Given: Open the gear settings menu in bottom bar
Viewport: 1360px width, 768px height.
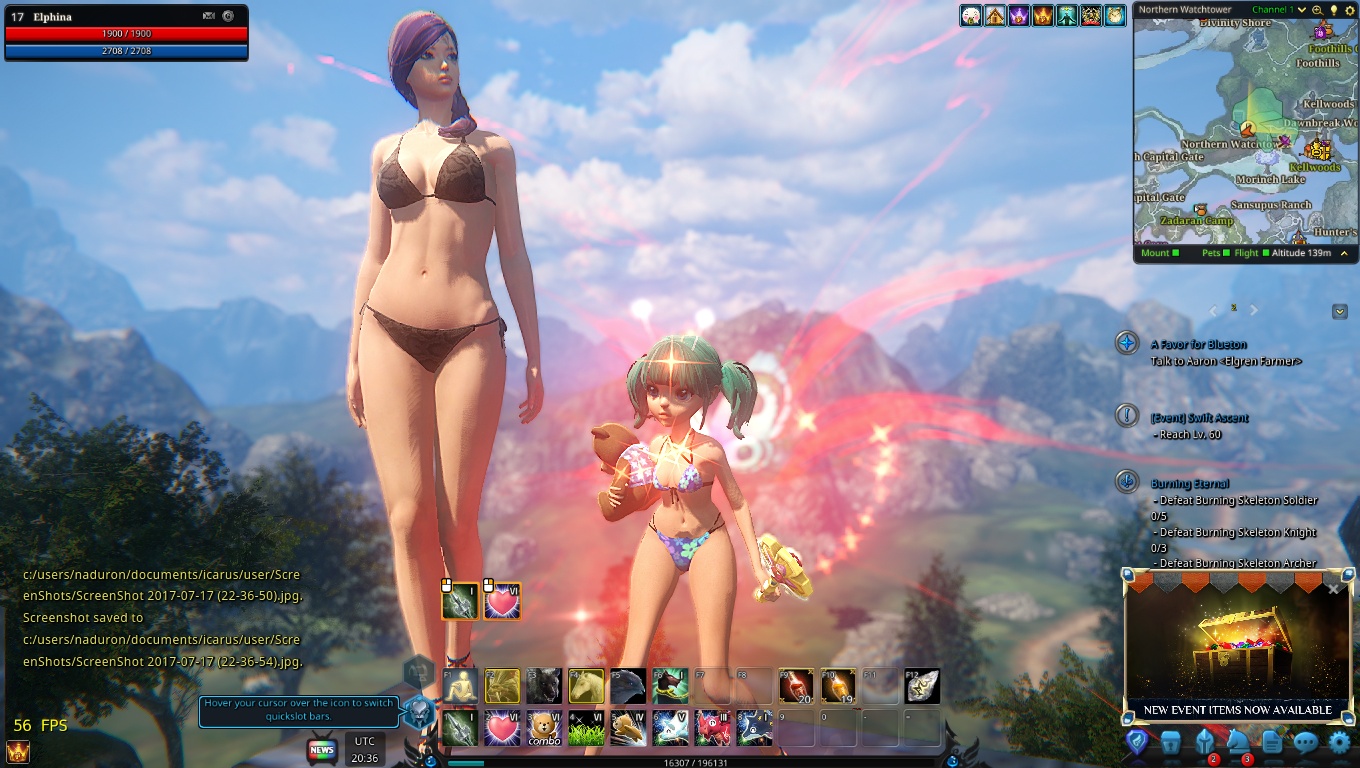Looking at the screenshot, I should tap(1339, 743).
